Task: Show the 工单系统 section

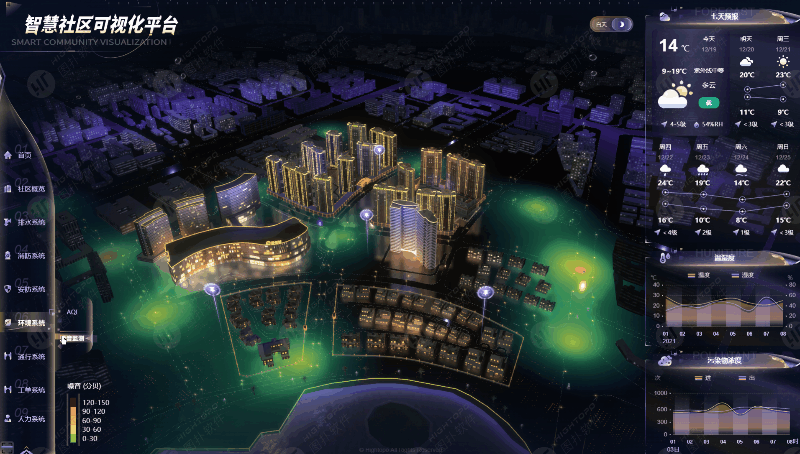Action: coord(29,389)
